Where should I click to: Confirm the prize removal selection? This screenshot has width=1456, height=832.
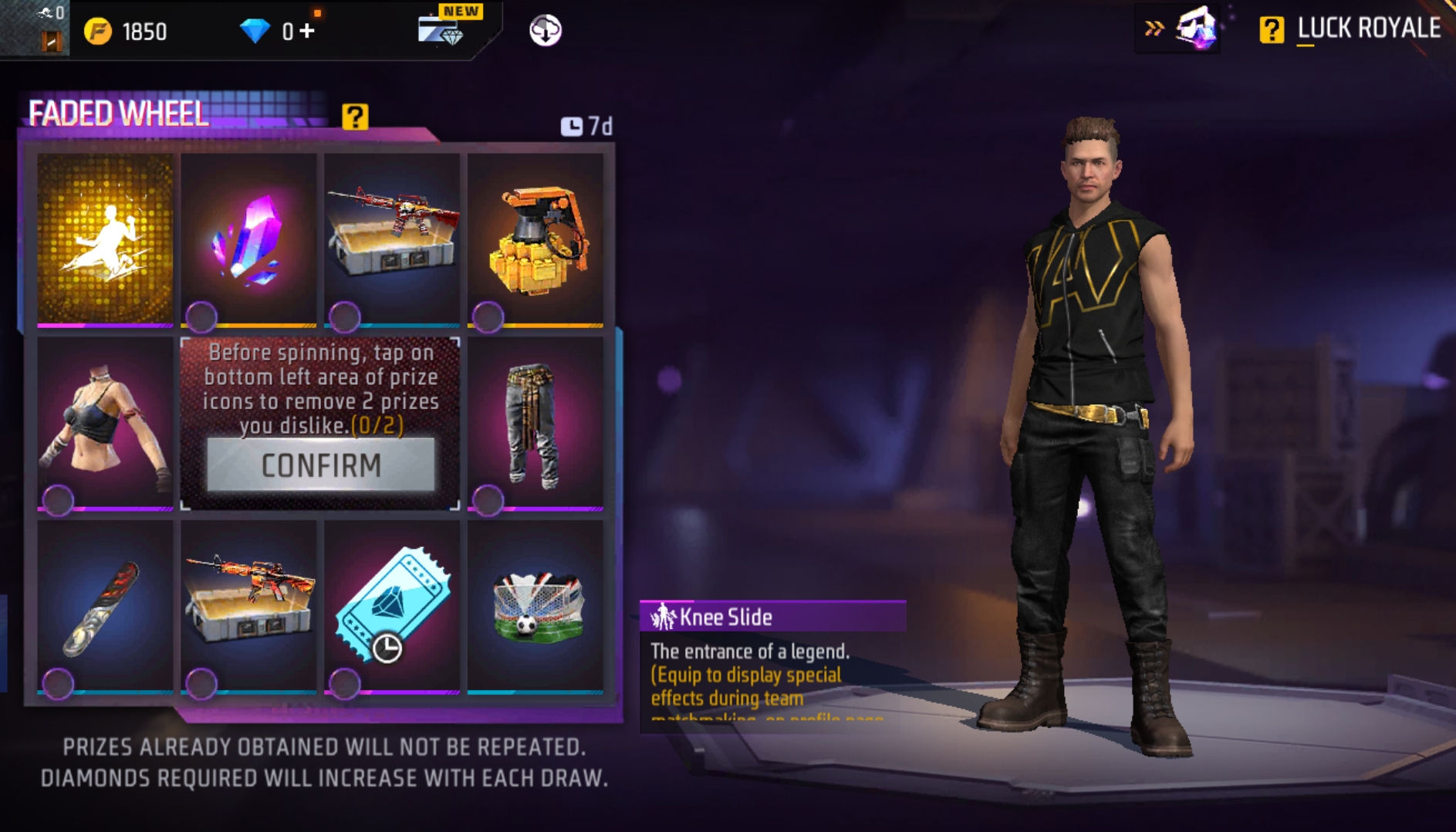click(321, 465)
